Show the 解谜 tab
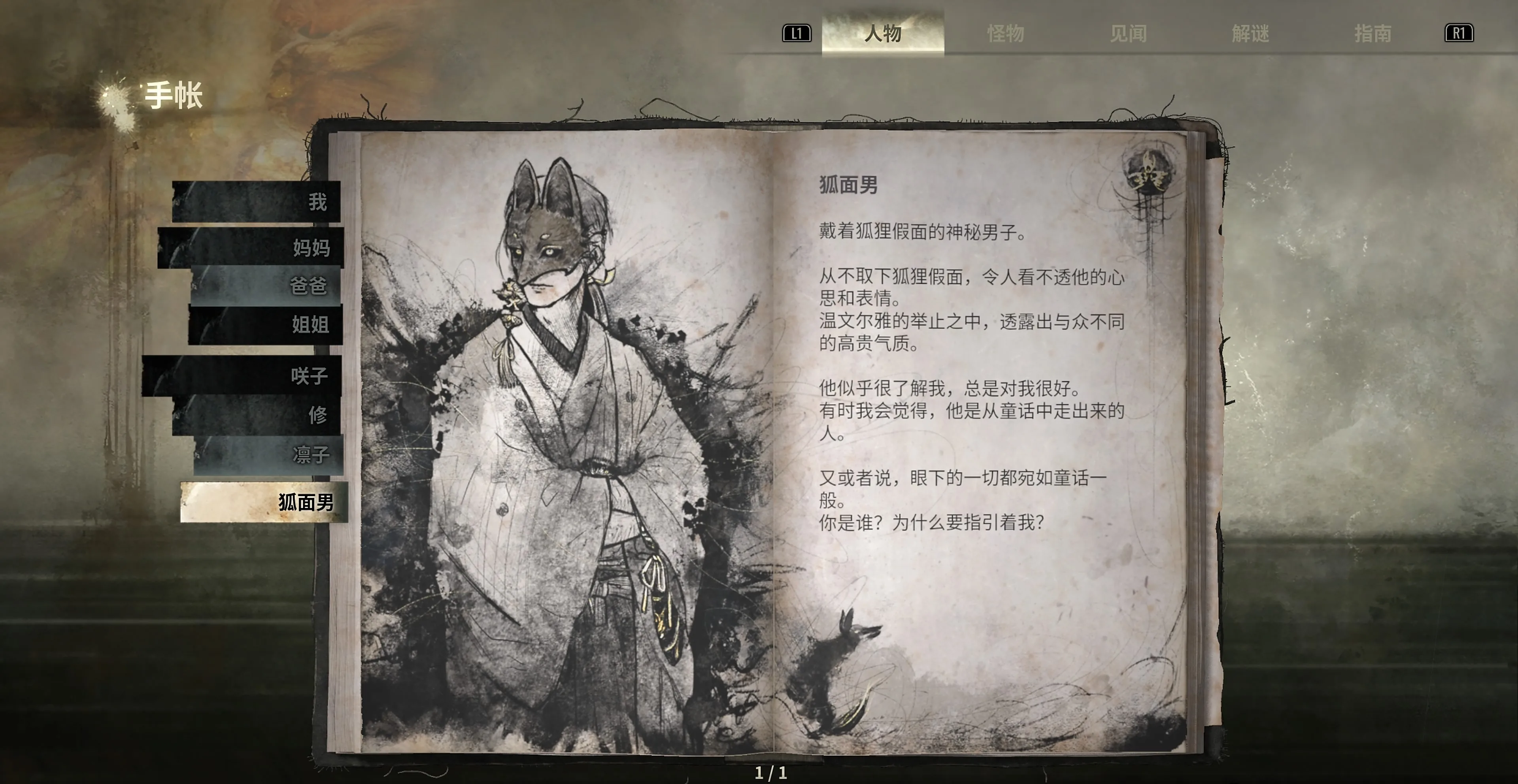Screen dimensions: 1518x784 [x=1250, y=33]
